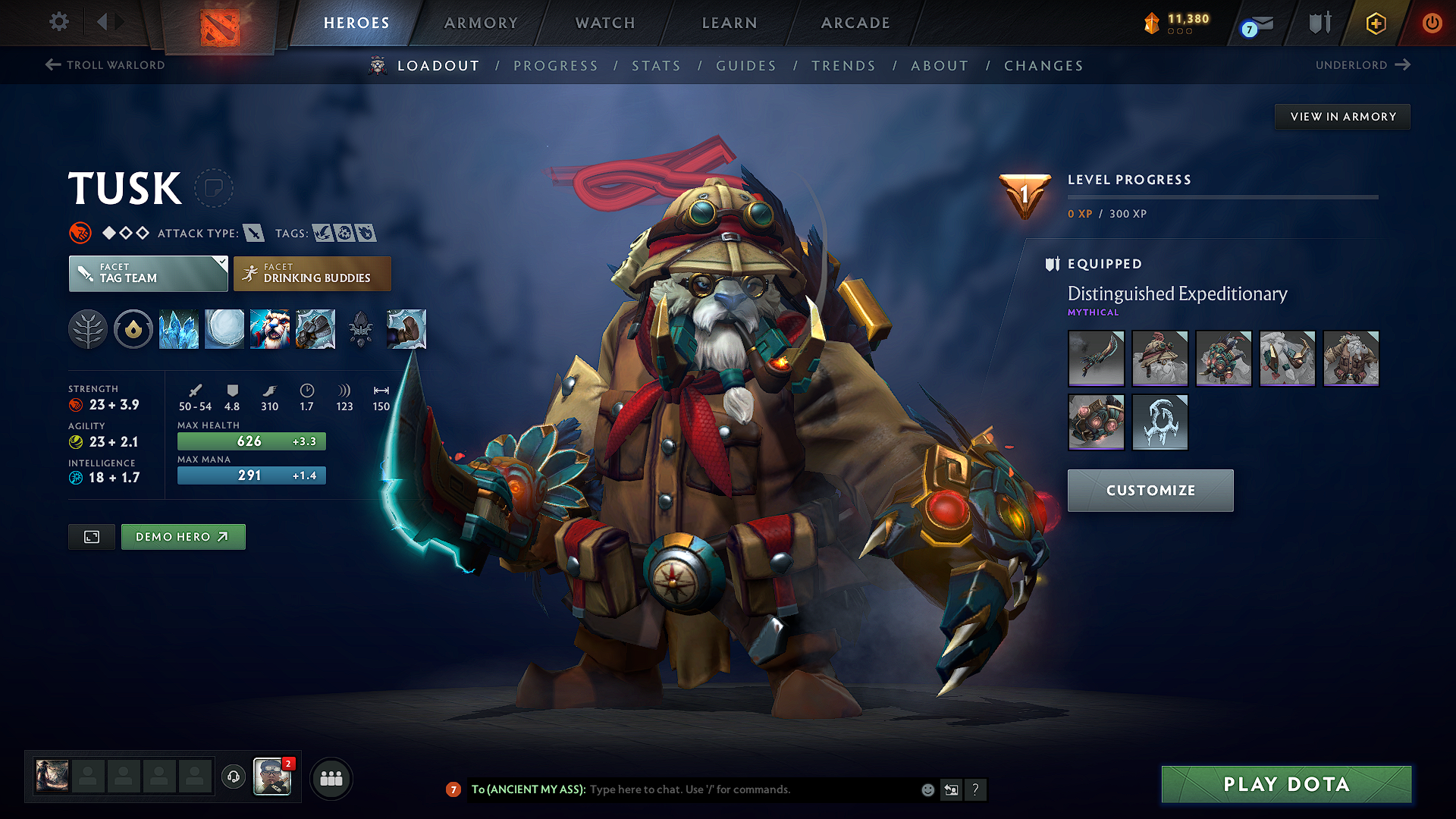Select the Snowball ability icon
The height and width of the screenshot is (819, 1456).
(x=224, y=329)
